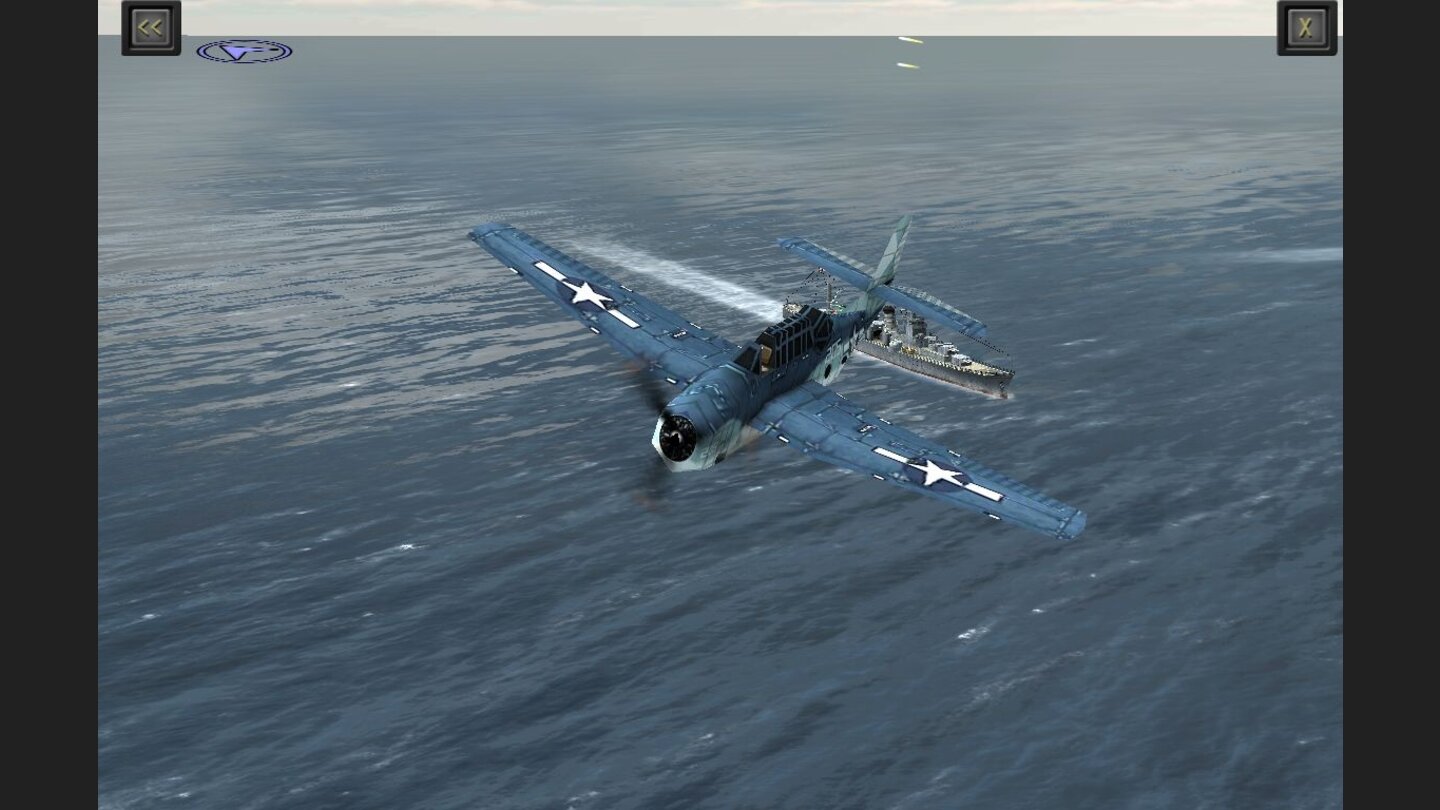This screenshot has width=1440, height=810.
Task: Click the yellow tracer streak in the sky
Action: coord(910,42)
